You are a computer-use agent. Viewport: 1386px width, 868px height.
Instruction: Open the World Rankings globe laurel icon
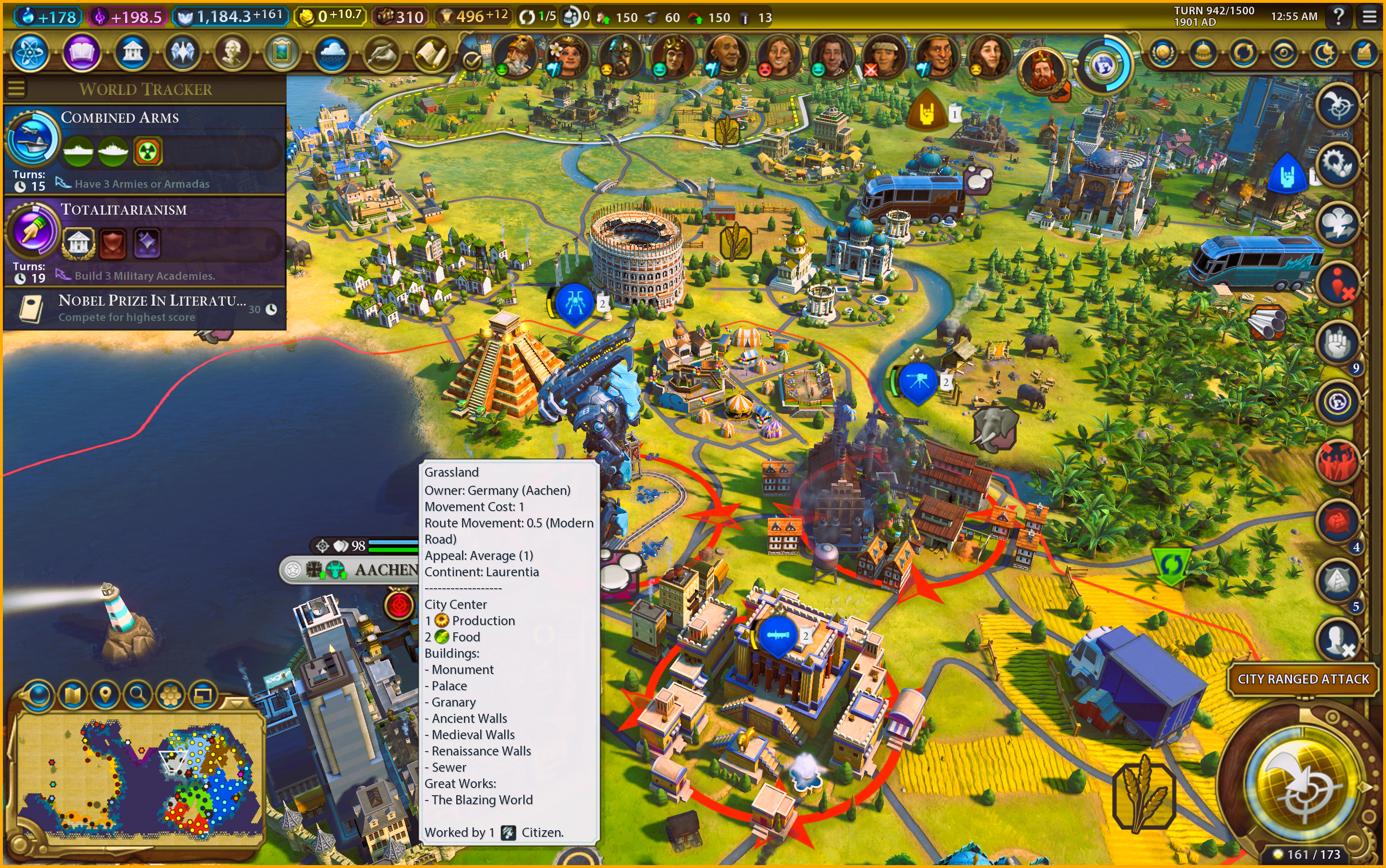pyautogui.click(x=1163, y=53)
